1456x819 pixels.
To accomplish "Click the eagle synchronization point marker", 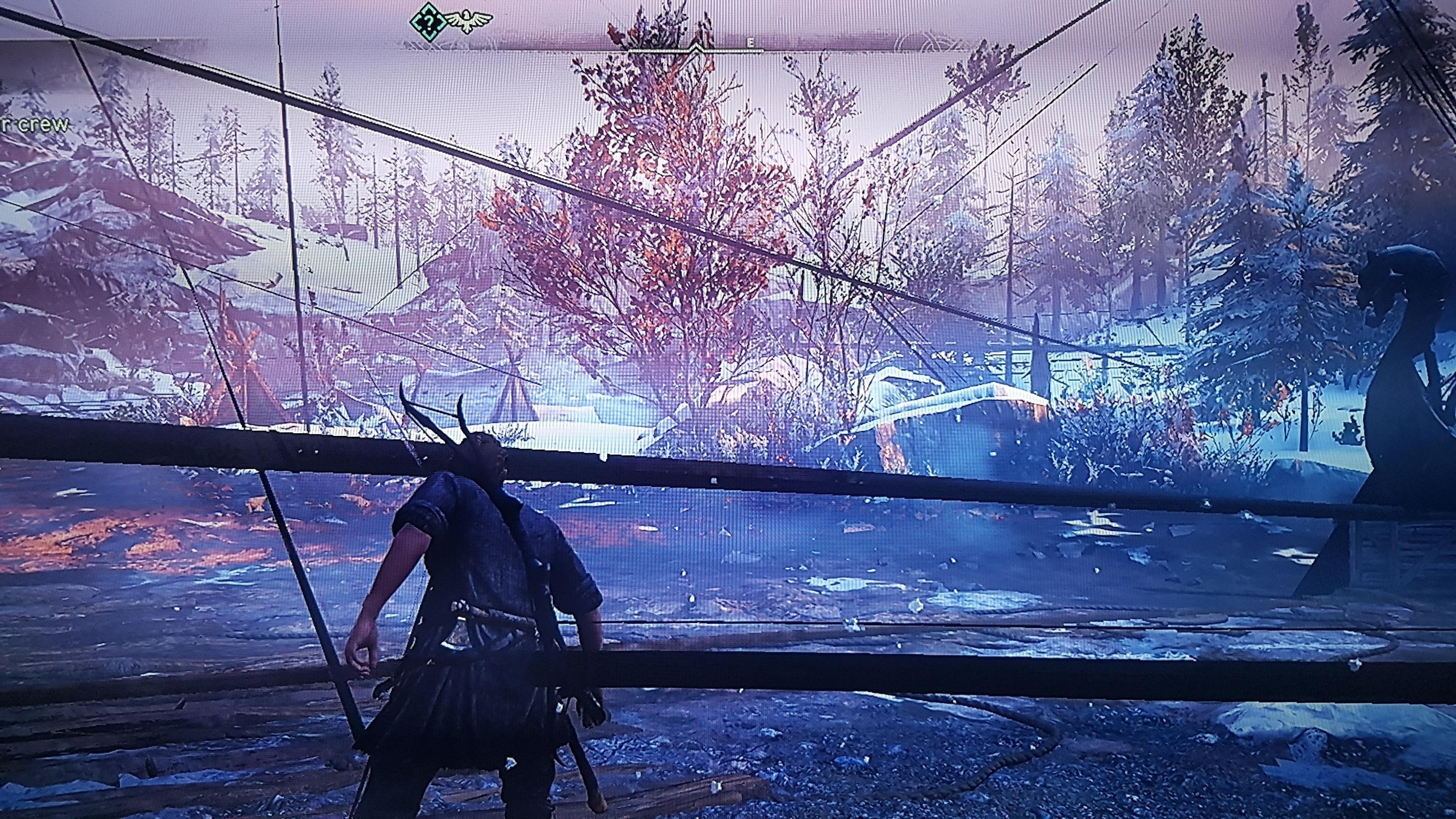I will point(467,21).
